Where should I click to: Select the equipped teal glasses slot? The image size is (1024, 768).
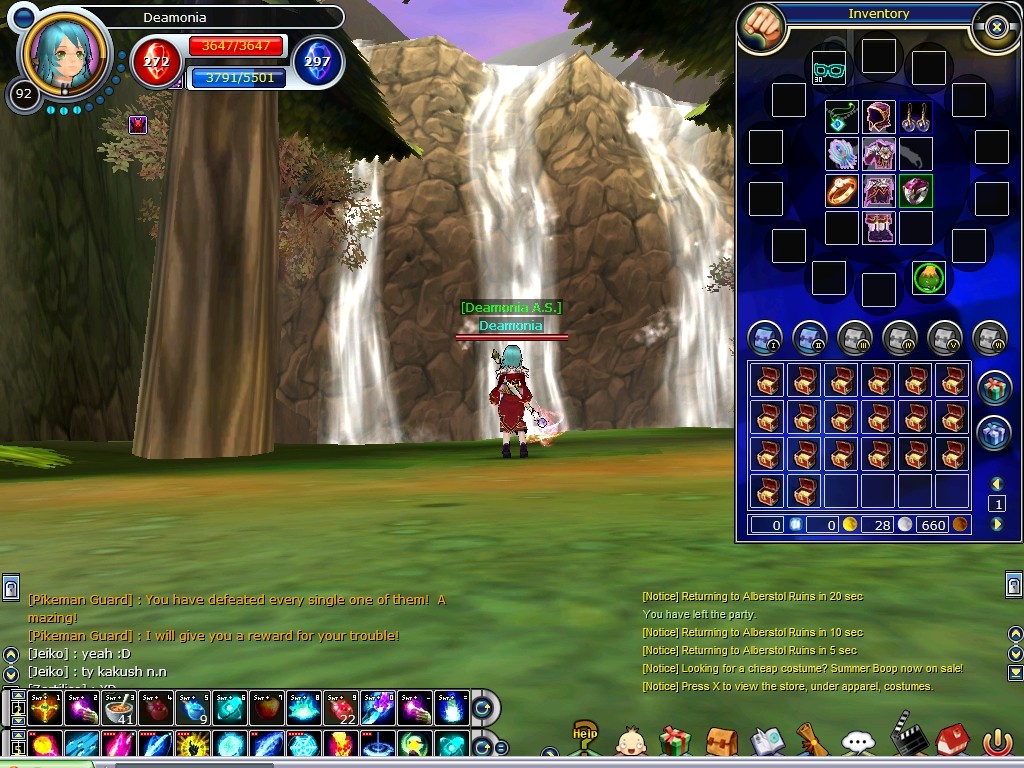tap(828, 70)
